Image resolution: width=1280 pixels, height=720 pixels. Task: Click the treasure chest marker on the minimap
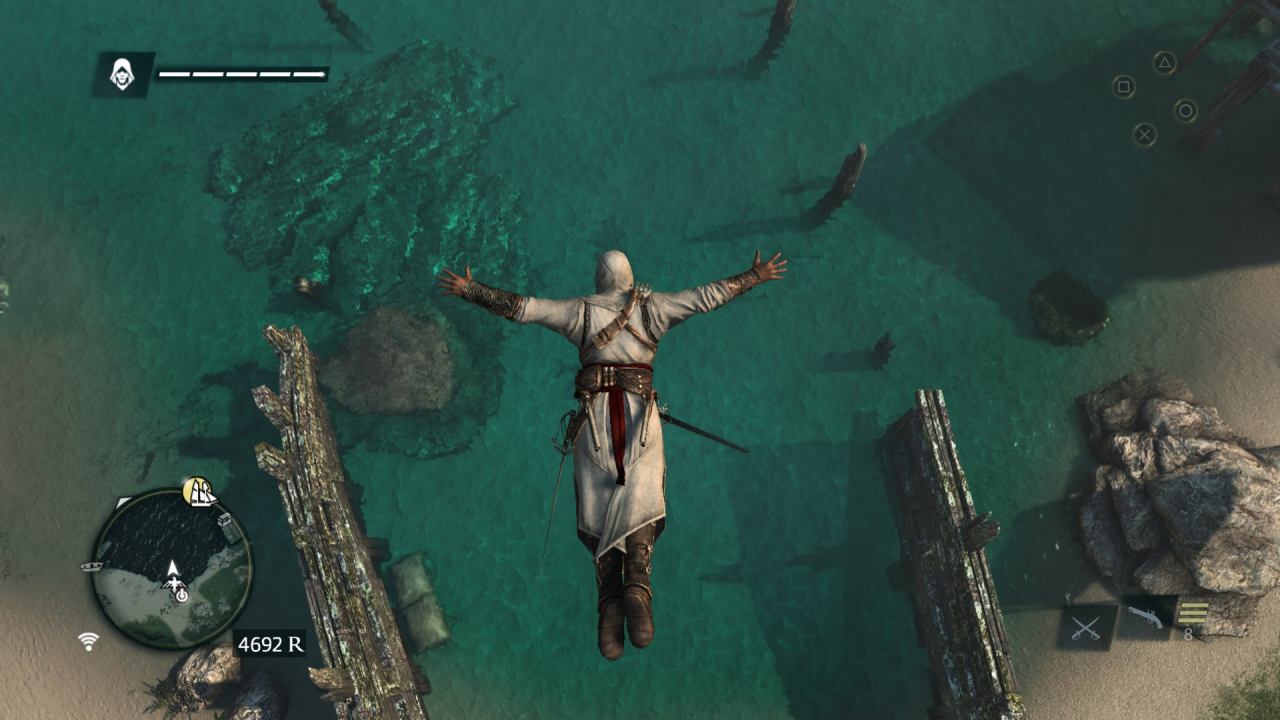point(226,520)
